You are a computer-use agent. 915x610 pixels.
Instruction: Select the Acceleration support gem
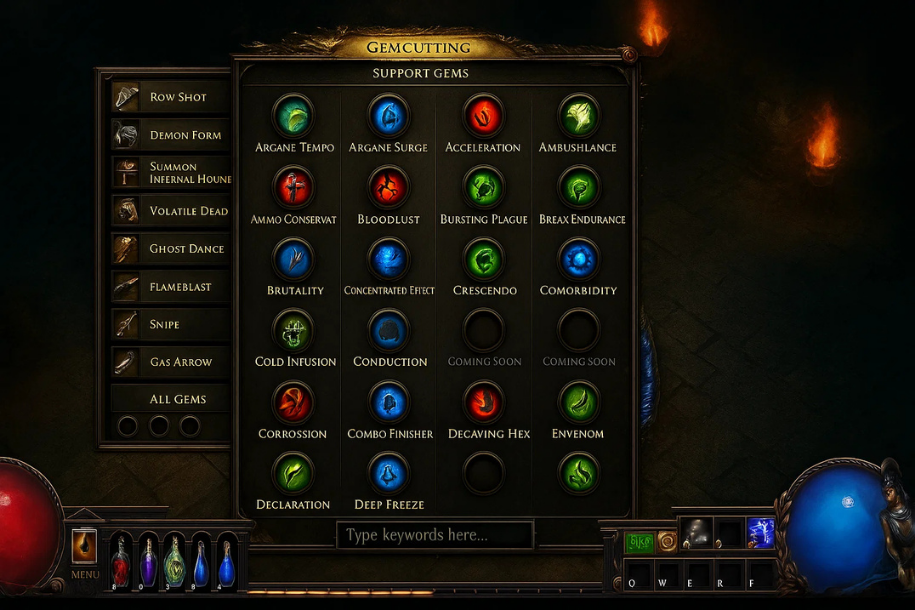[x=483, y=116]
